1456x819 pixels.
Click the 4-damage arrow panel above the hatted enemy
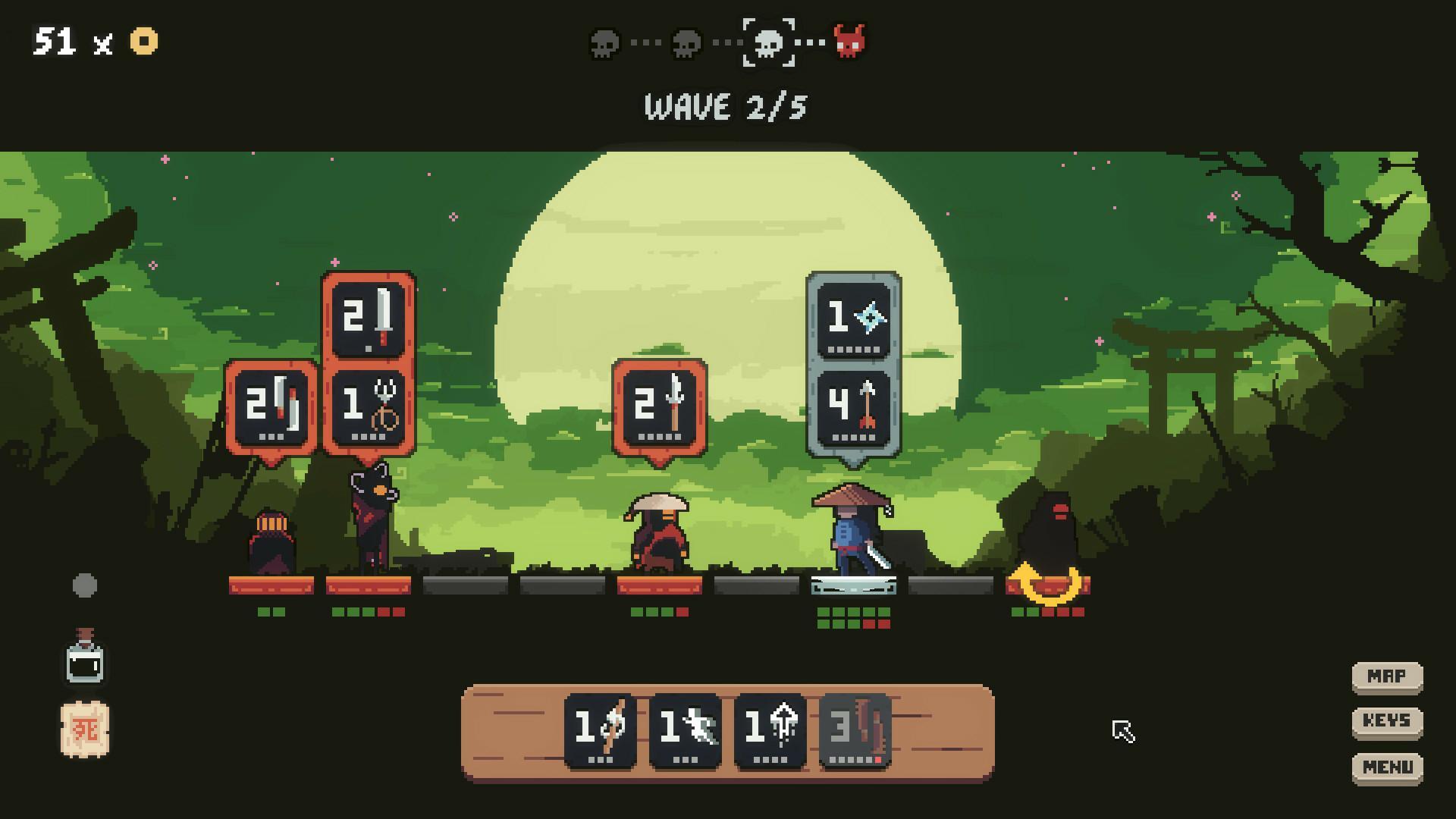852,409
